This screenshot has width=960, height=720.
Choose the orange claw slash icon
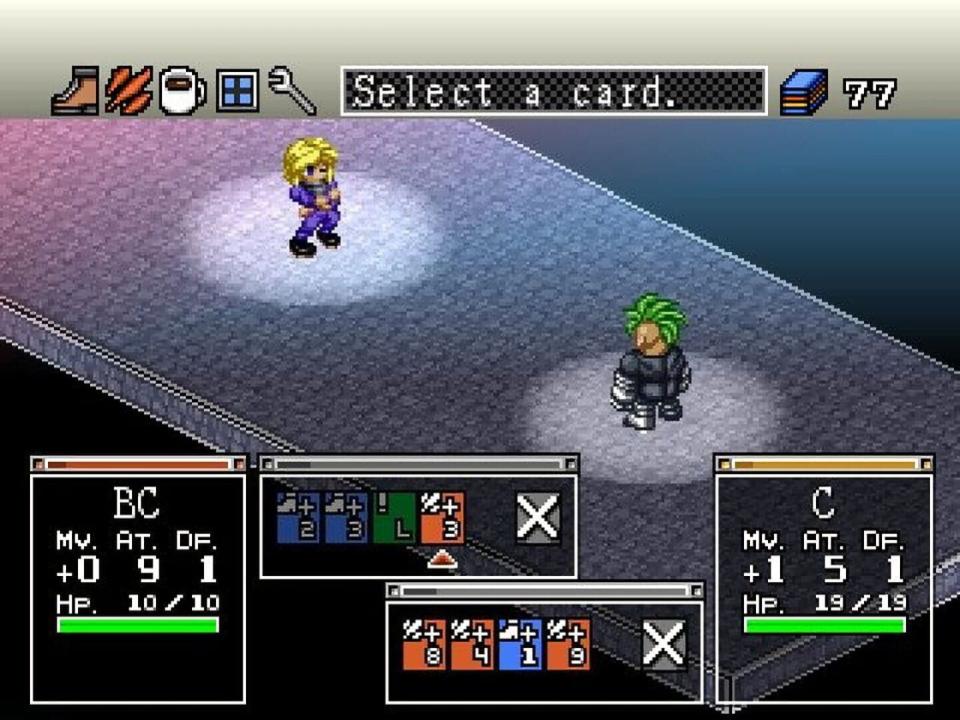click(x=129, y=92)
